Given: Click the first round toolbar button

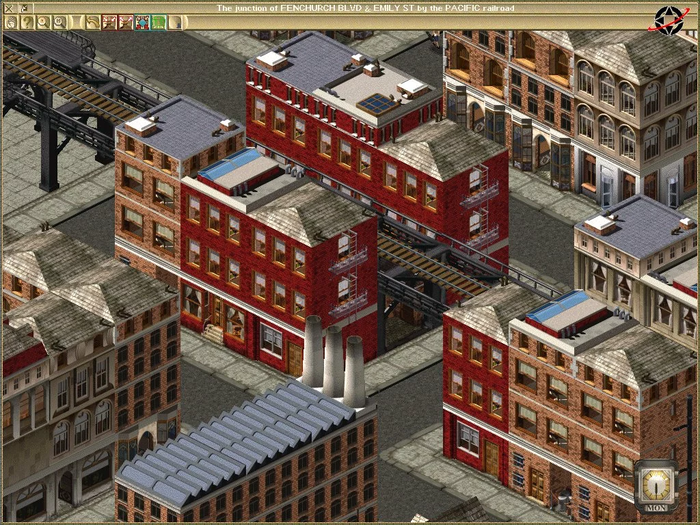Looking at the screenshot, I should [x=11, y=22].
